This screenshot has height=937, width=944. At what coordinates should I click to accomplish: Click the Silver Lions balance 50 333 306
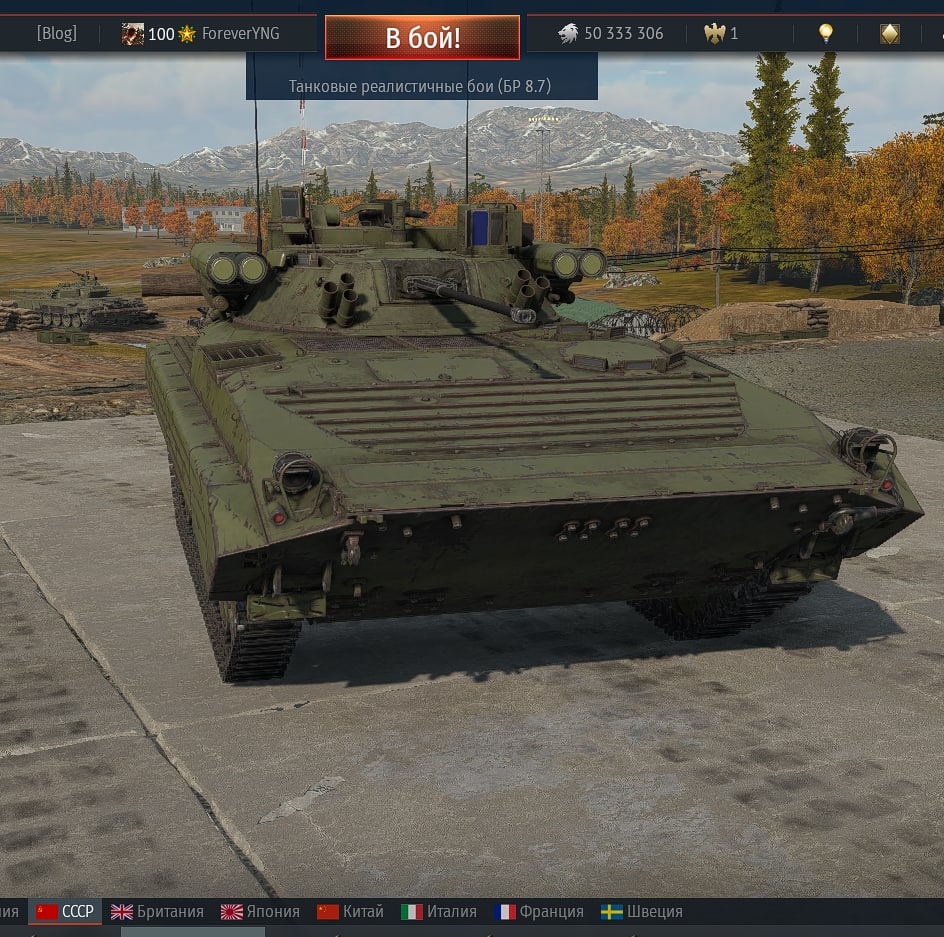pyautogui.click(x=611, y=33)
